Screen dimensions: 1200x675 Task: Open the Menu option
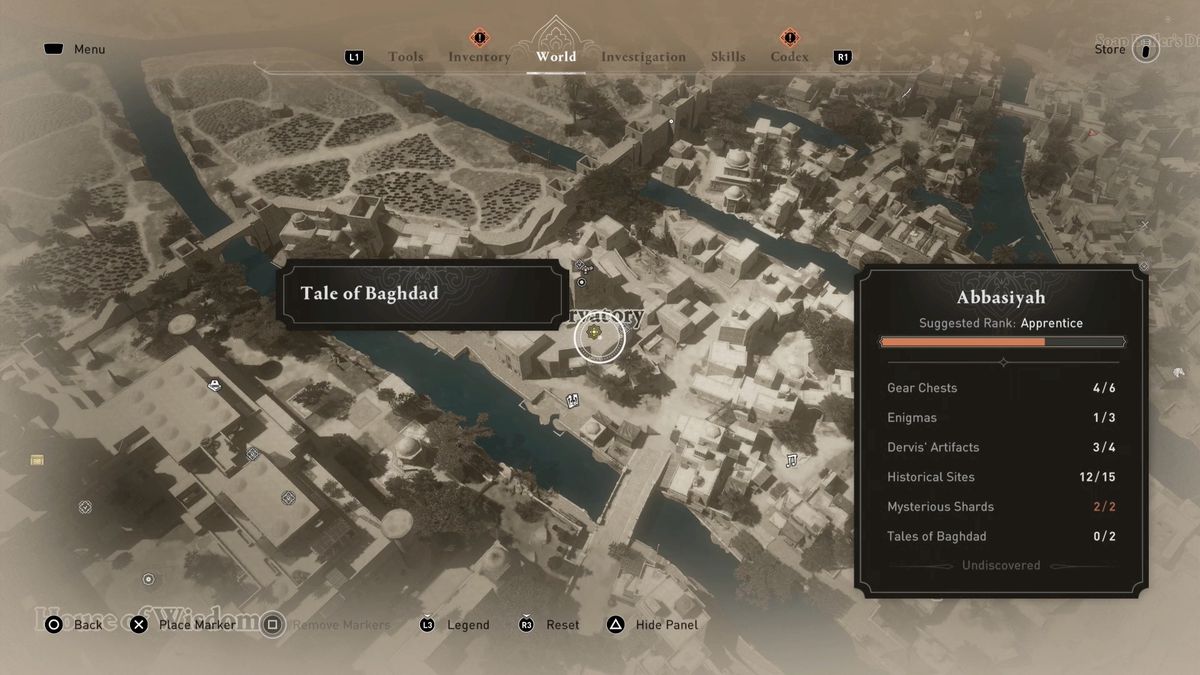point(89,49)
